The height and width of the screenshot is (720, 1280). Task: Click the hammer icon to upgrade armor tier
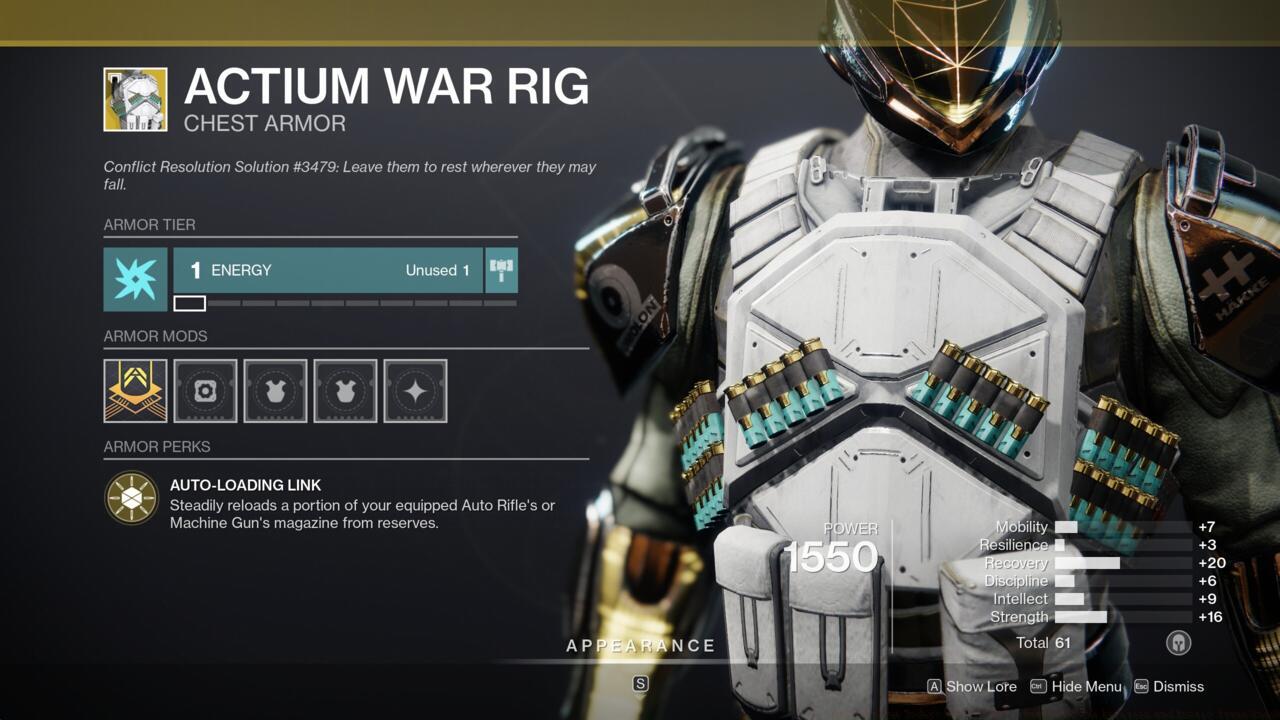[500, 269]
